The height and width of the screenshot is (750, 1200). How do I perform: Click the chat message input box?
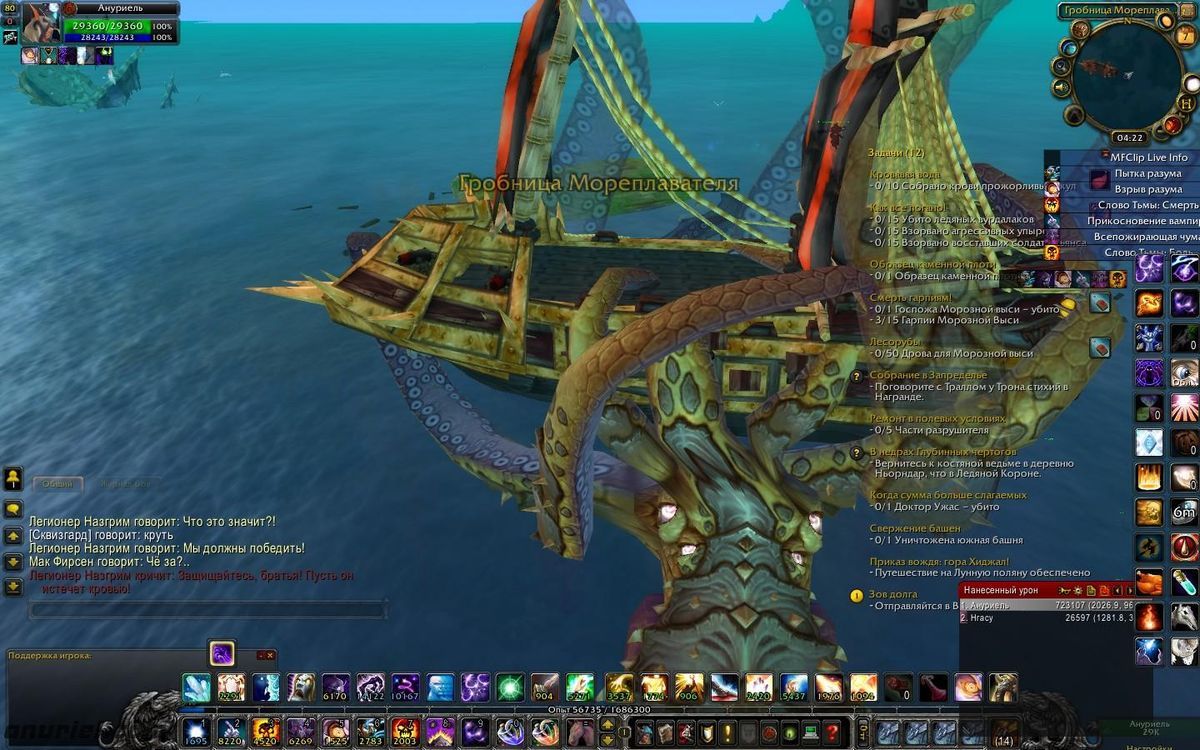point(207,609)
